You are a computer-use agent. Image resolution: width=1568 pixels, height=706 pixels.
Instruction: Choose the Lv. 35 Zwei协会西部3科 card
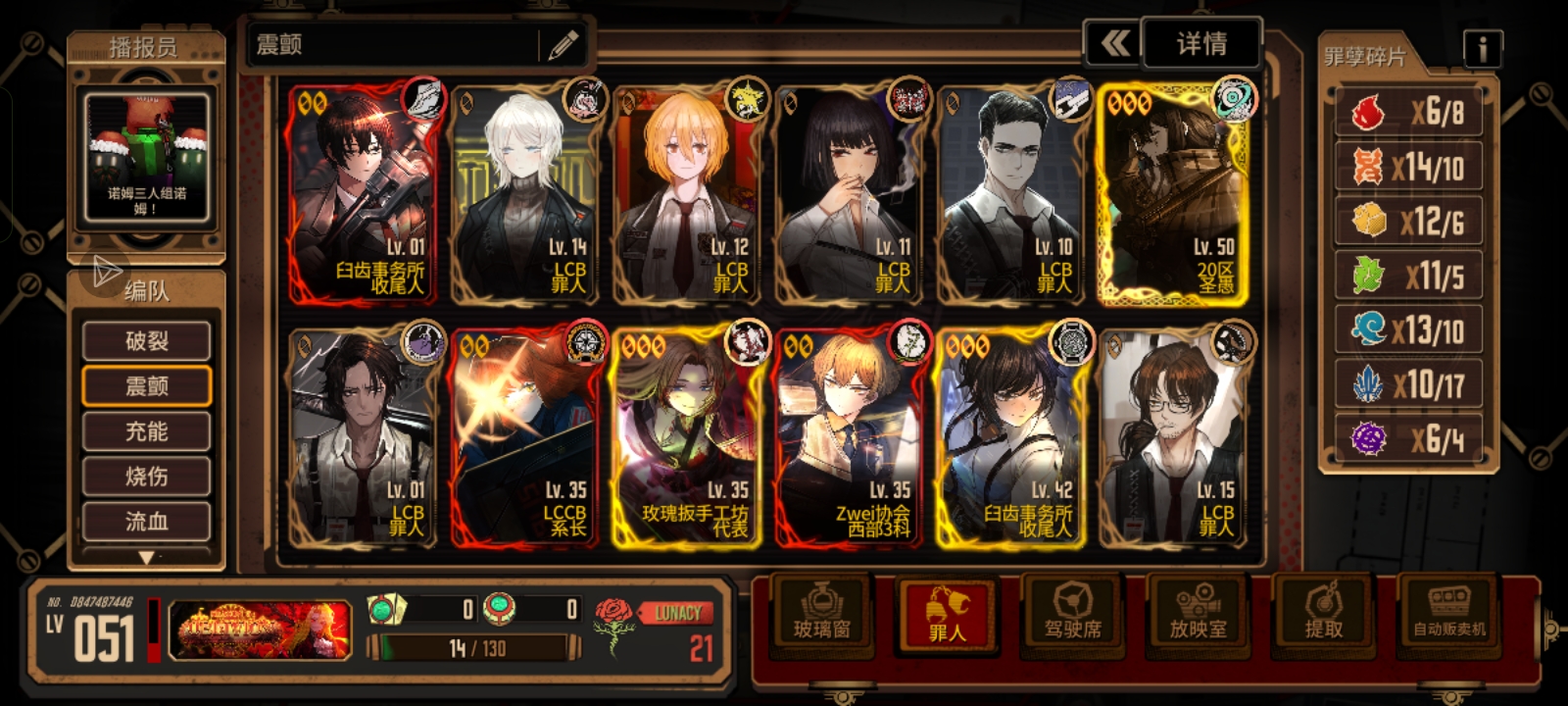pyautogui.click(x=849, y=438)
